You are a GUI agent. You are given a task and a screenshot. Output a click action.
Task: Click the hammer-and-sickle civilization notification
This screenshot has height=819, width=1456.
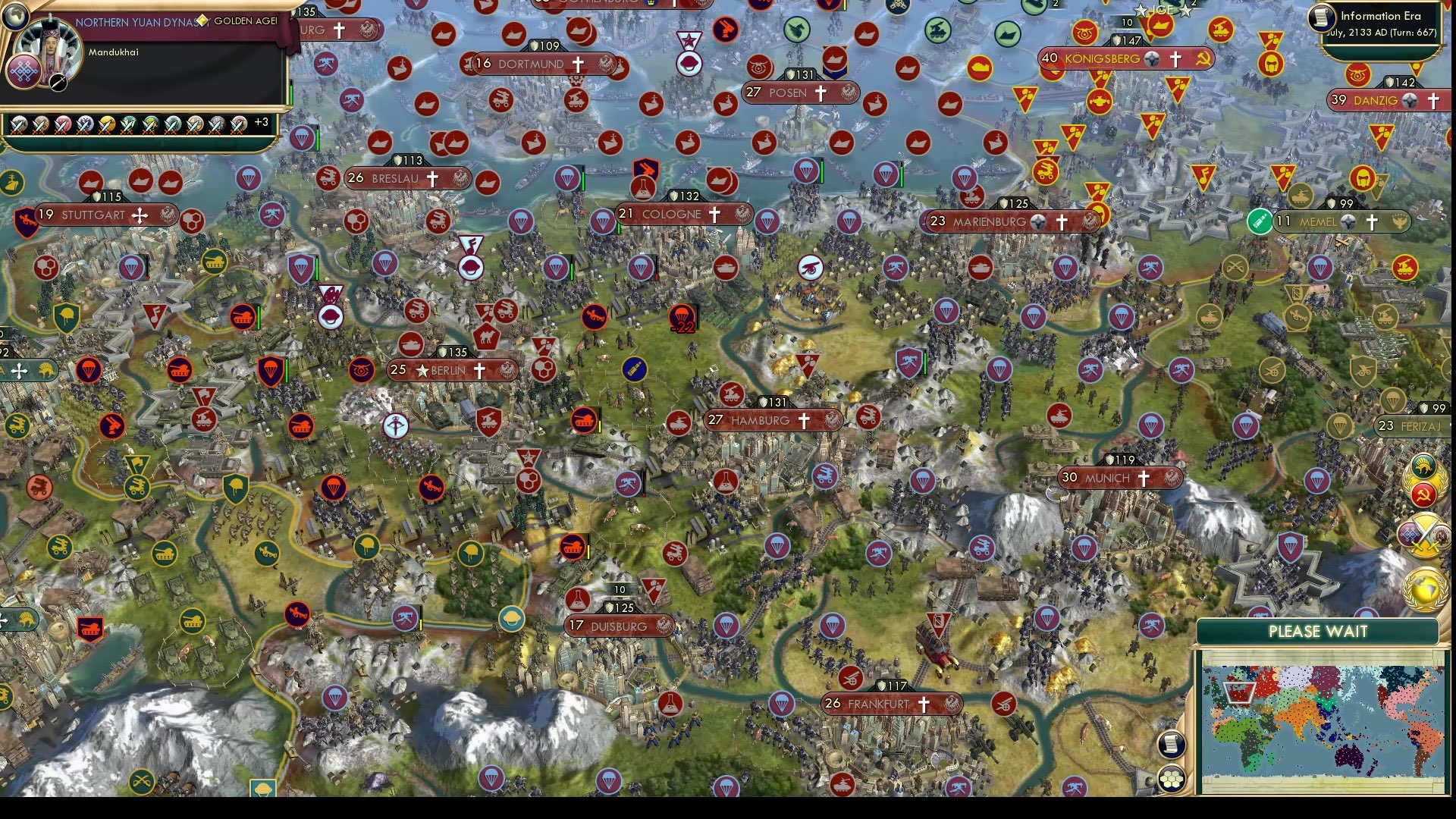tap(1423, 493)
